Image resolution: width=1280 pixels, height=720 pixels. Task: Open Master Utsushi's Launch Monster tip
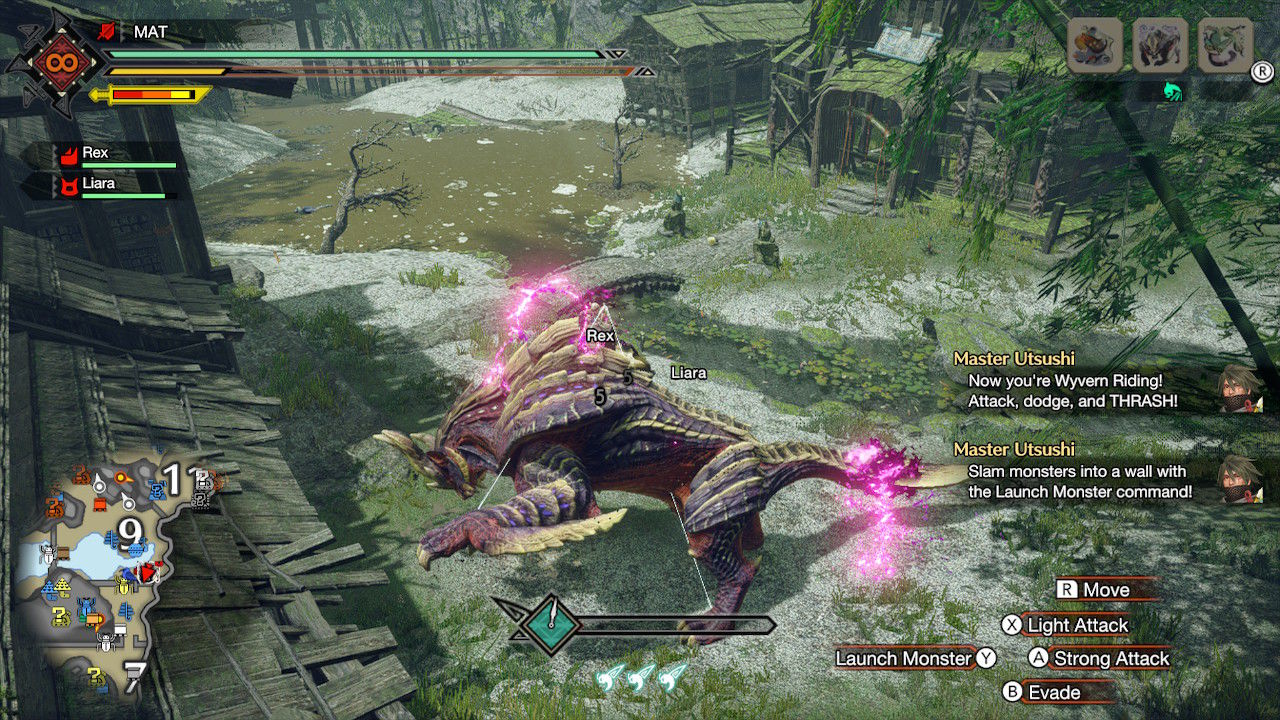(x=1079, y=472)
